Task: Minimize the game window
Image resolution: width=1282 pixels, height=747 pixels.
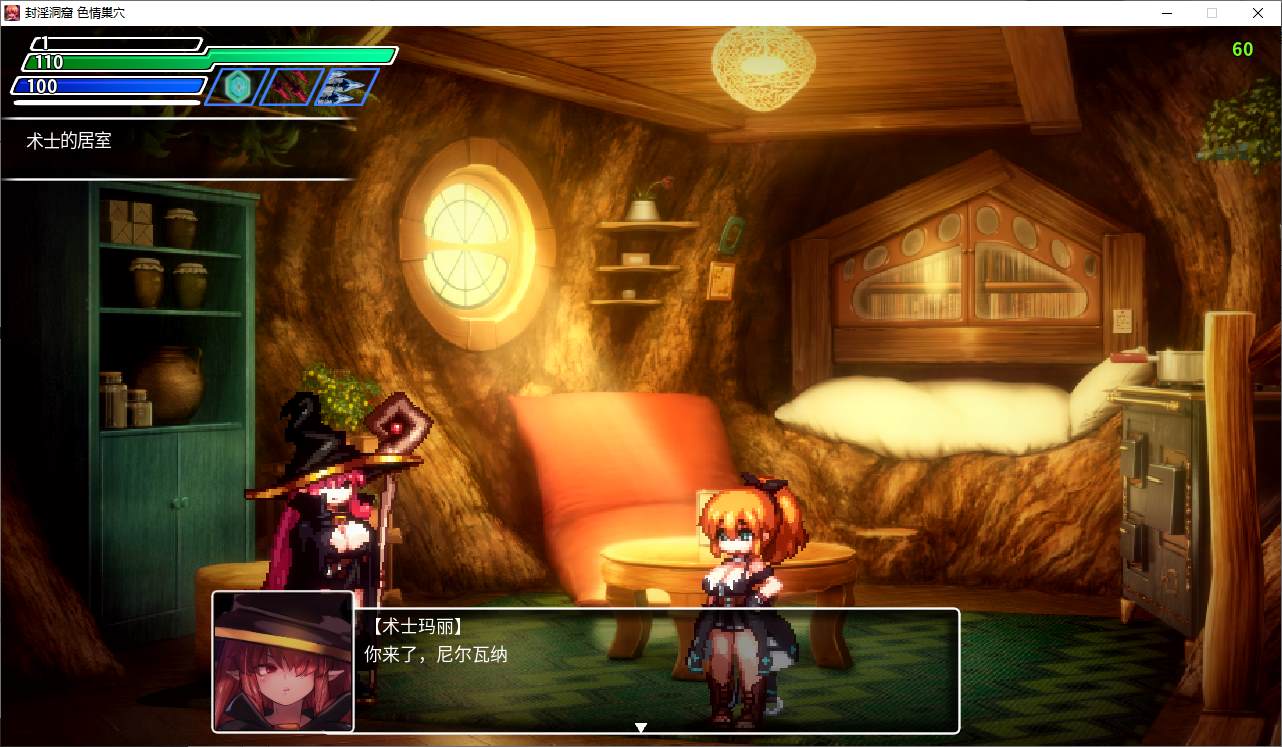Action: (1166, 13)
